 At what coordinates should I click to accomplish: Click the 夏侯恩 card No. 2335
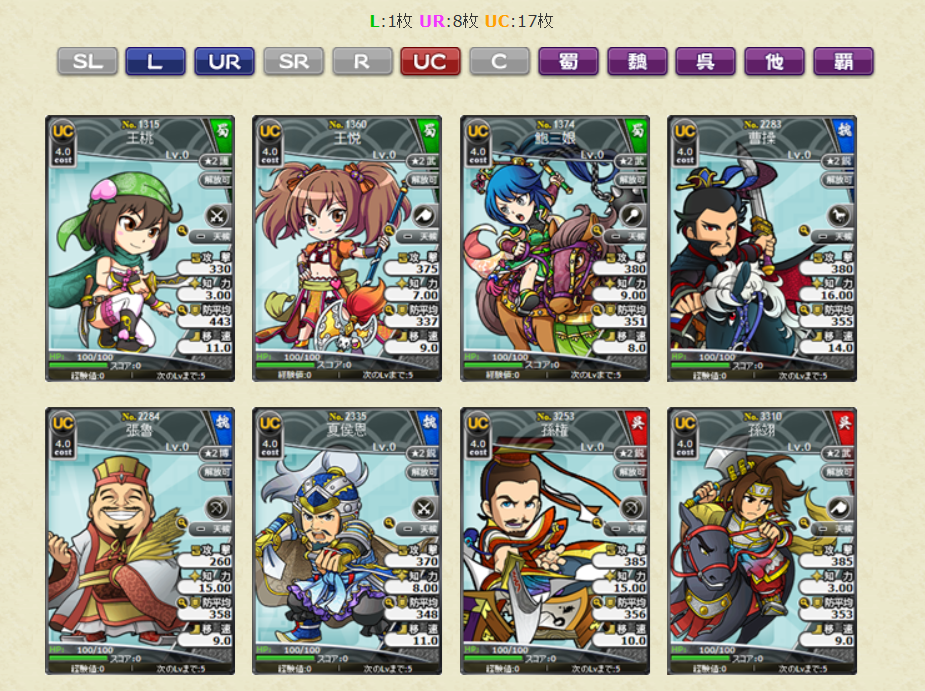tap(347, 540)
